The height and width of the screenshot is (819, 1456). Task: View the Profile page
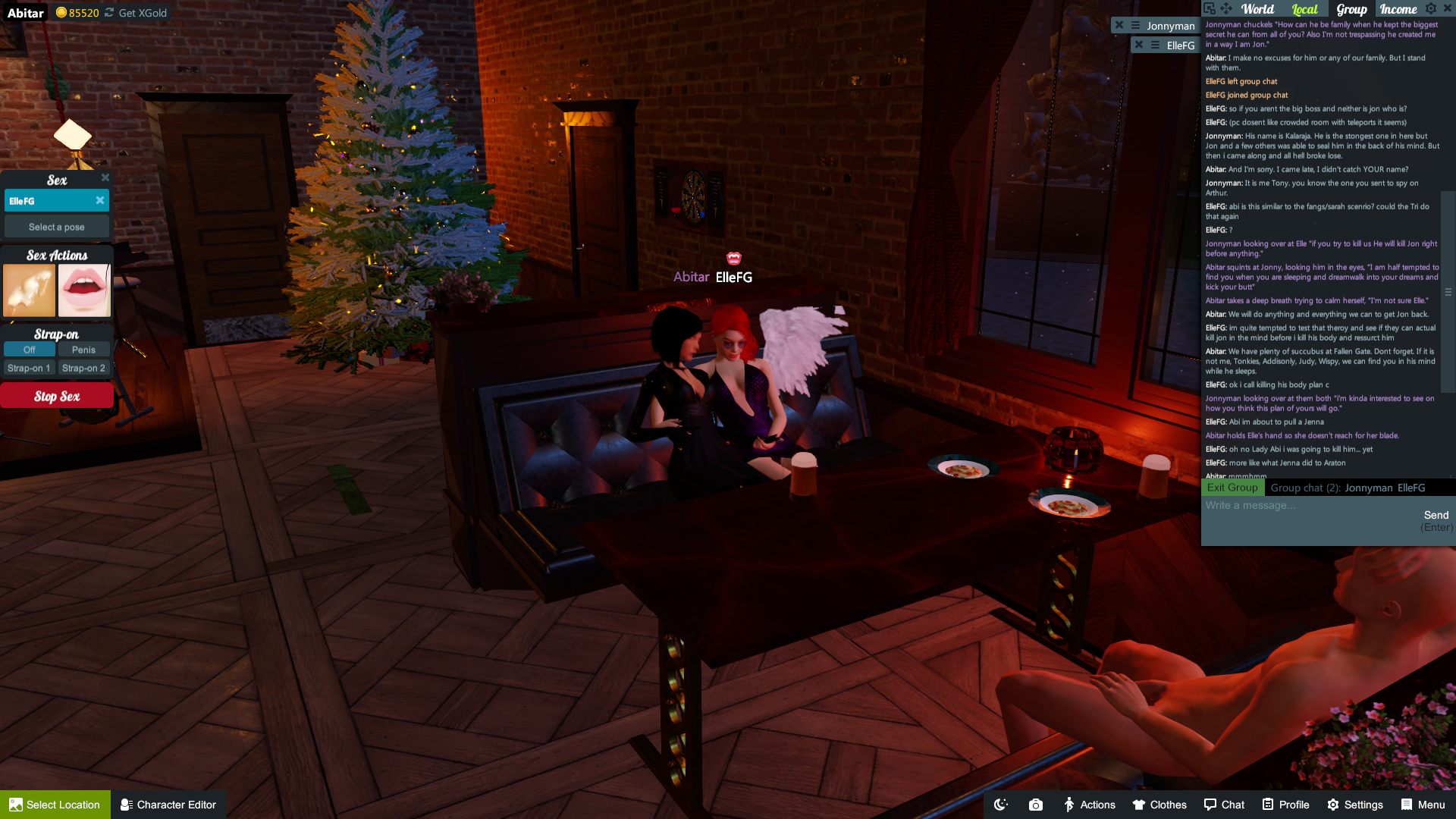1285,805
